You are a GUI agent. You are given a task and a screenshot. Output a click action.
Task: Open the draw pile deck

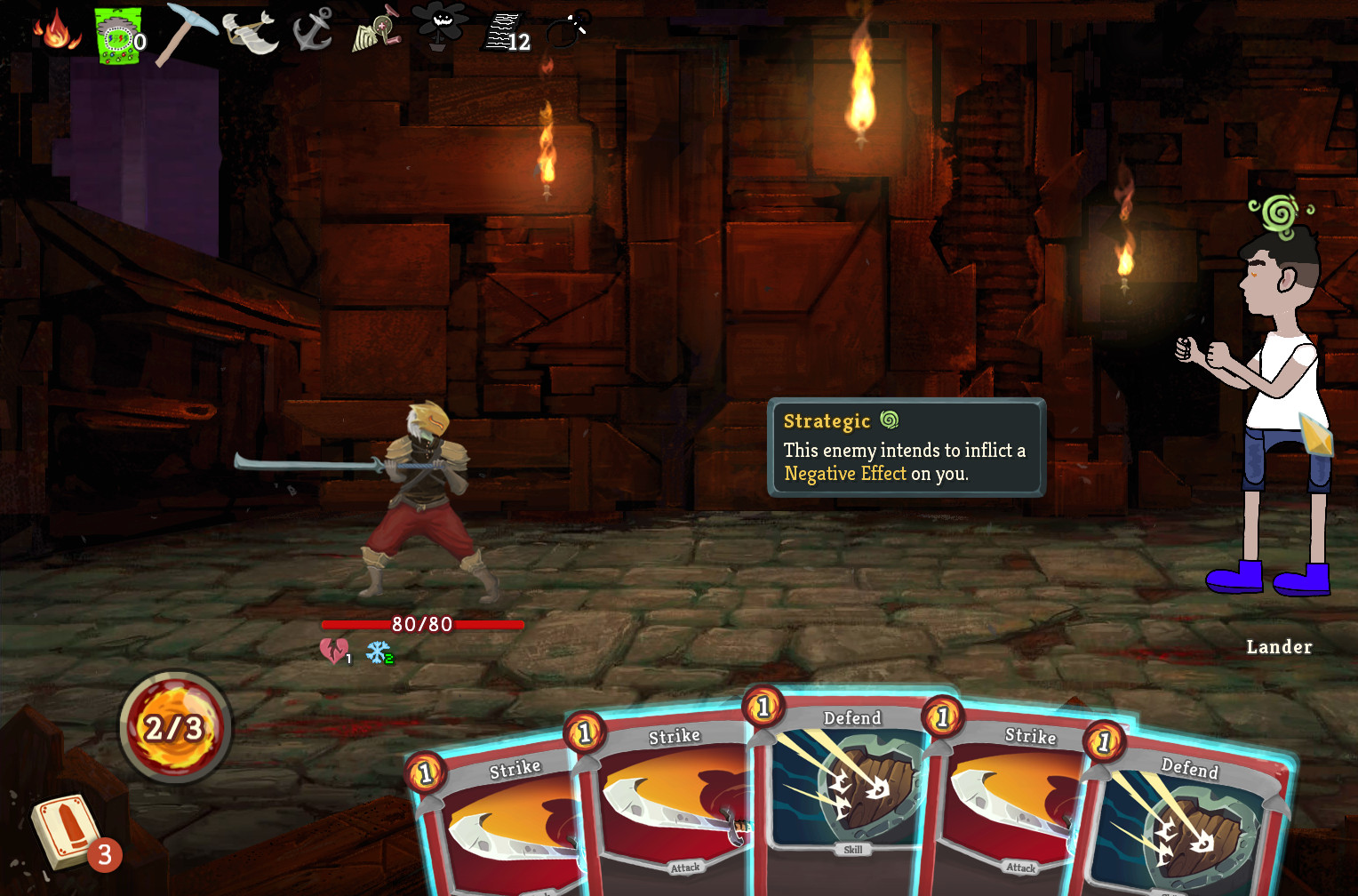(67, 829)
